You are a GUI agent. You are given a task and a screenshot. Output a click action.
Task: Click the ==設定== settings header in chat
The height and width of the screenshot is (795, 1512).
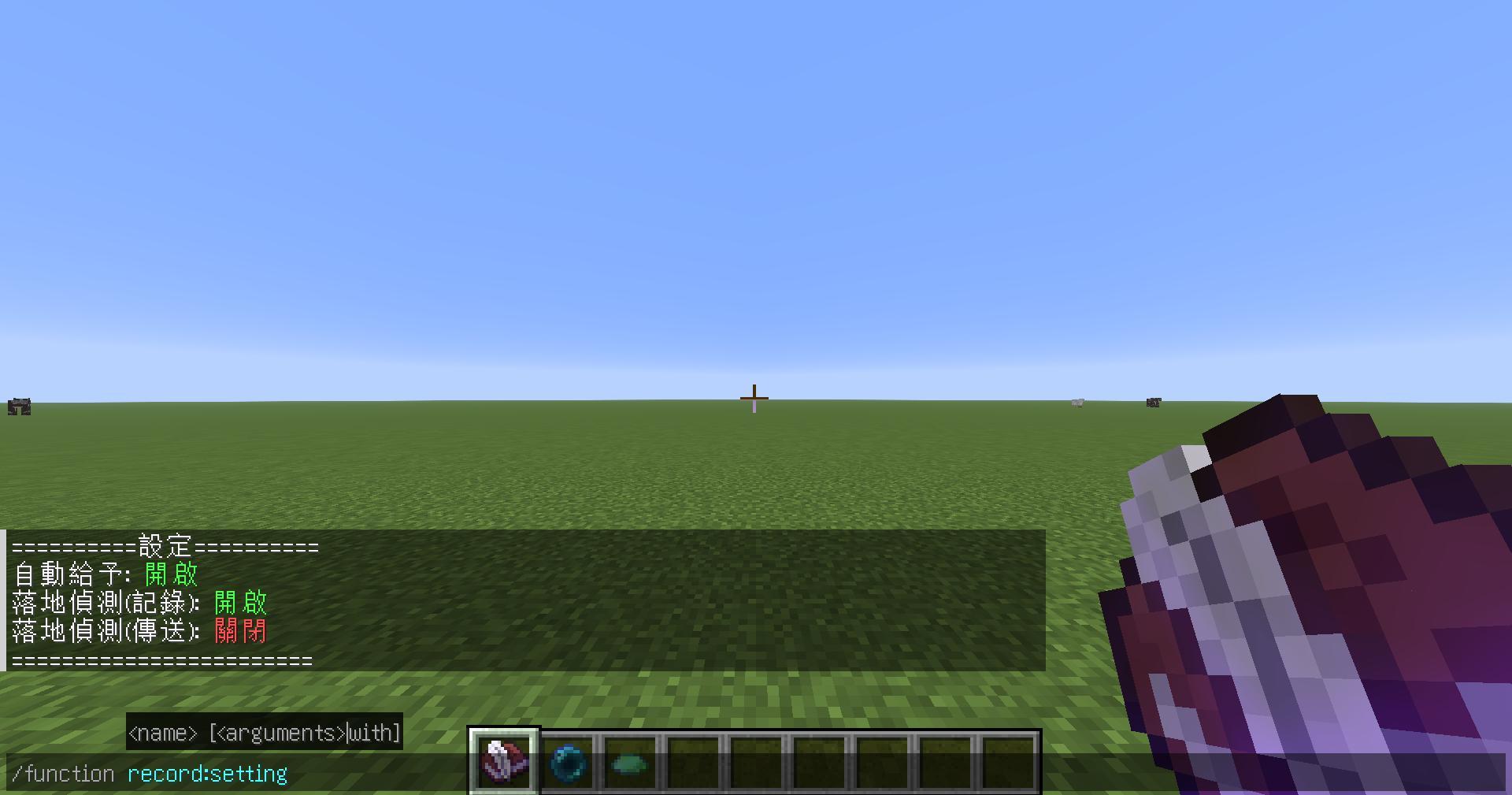pos(162,544)
